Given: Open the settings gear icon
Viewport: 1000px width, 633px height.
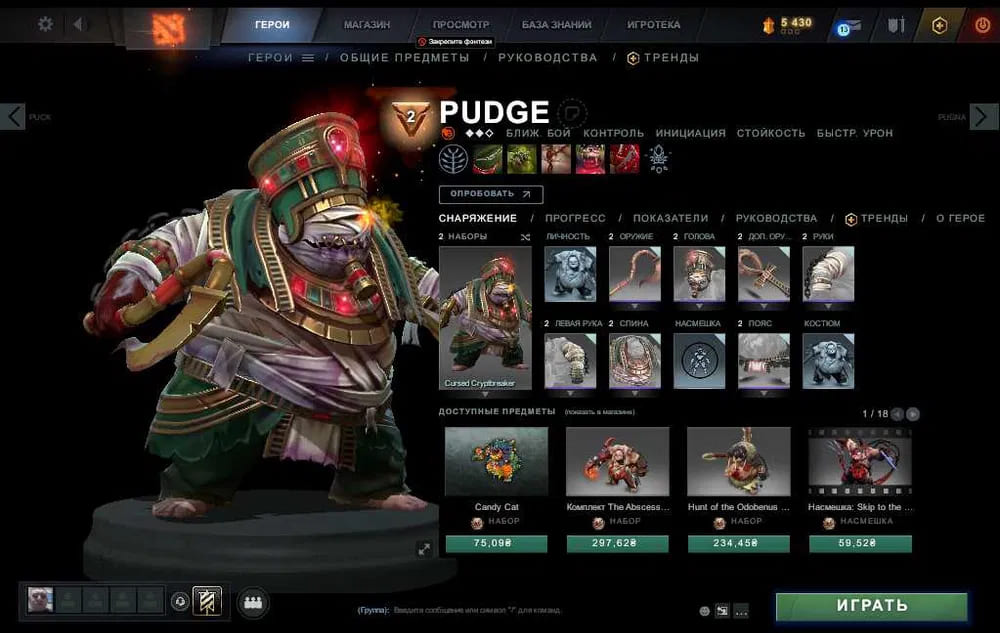Looking at the screenshot, I should [x=45, y=24].
